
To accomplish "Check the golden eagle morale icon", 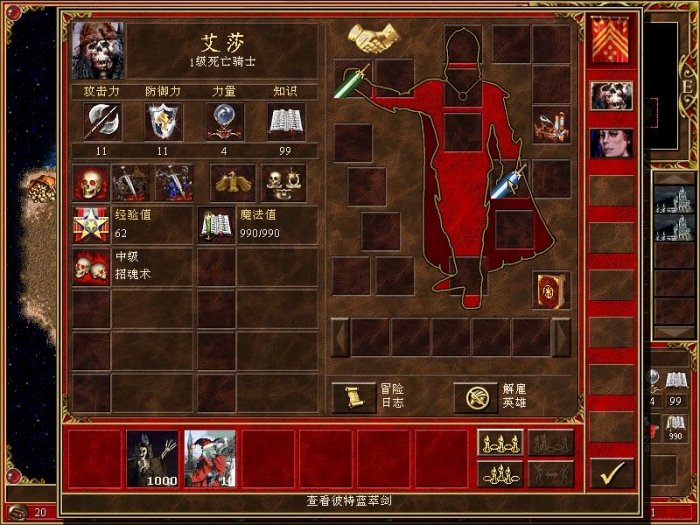I will [x=230, y=183].
